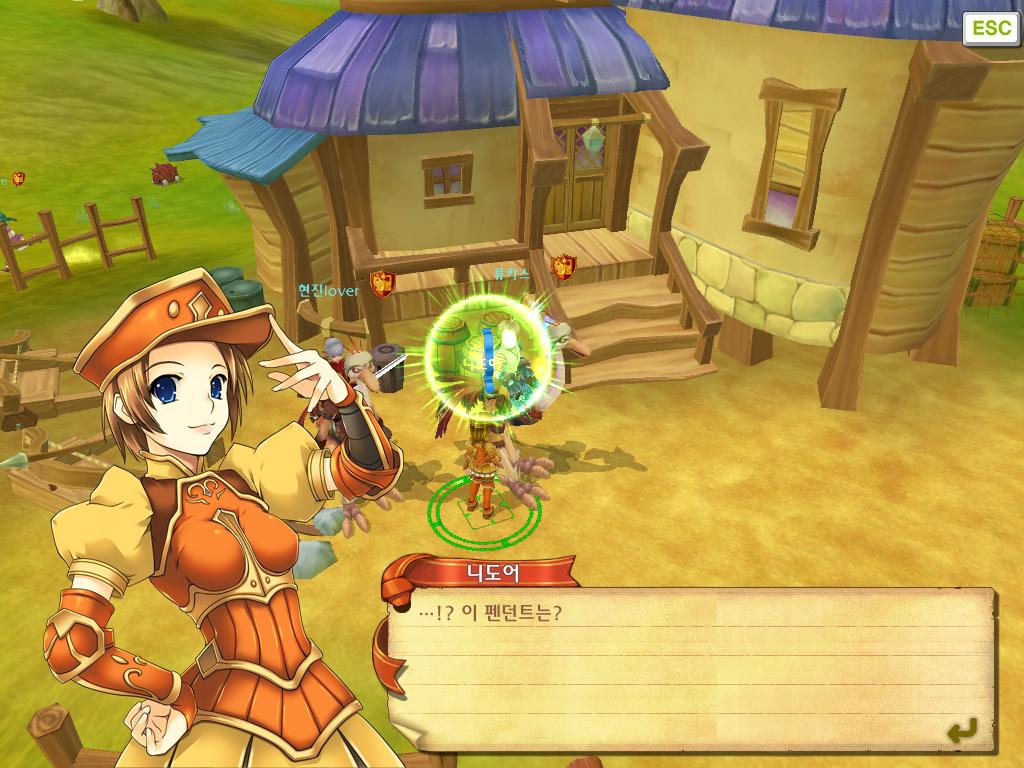
Task: Advance dialogue with the green return arrow
Action: click(x=962, y=732)
